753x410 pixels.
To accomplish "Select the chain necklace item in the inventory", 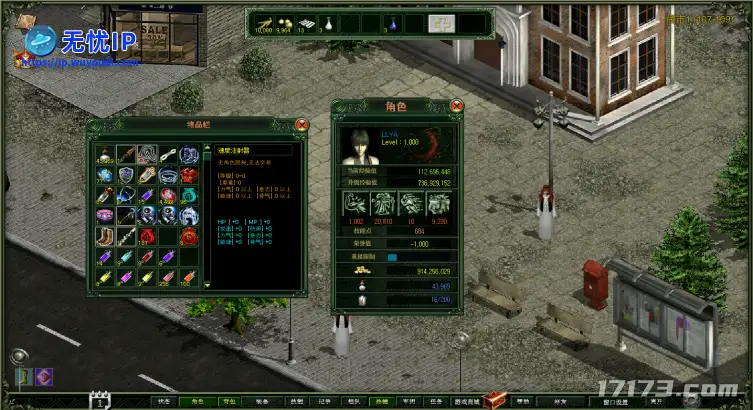I will pyautogui.click(x=147, y=155).
